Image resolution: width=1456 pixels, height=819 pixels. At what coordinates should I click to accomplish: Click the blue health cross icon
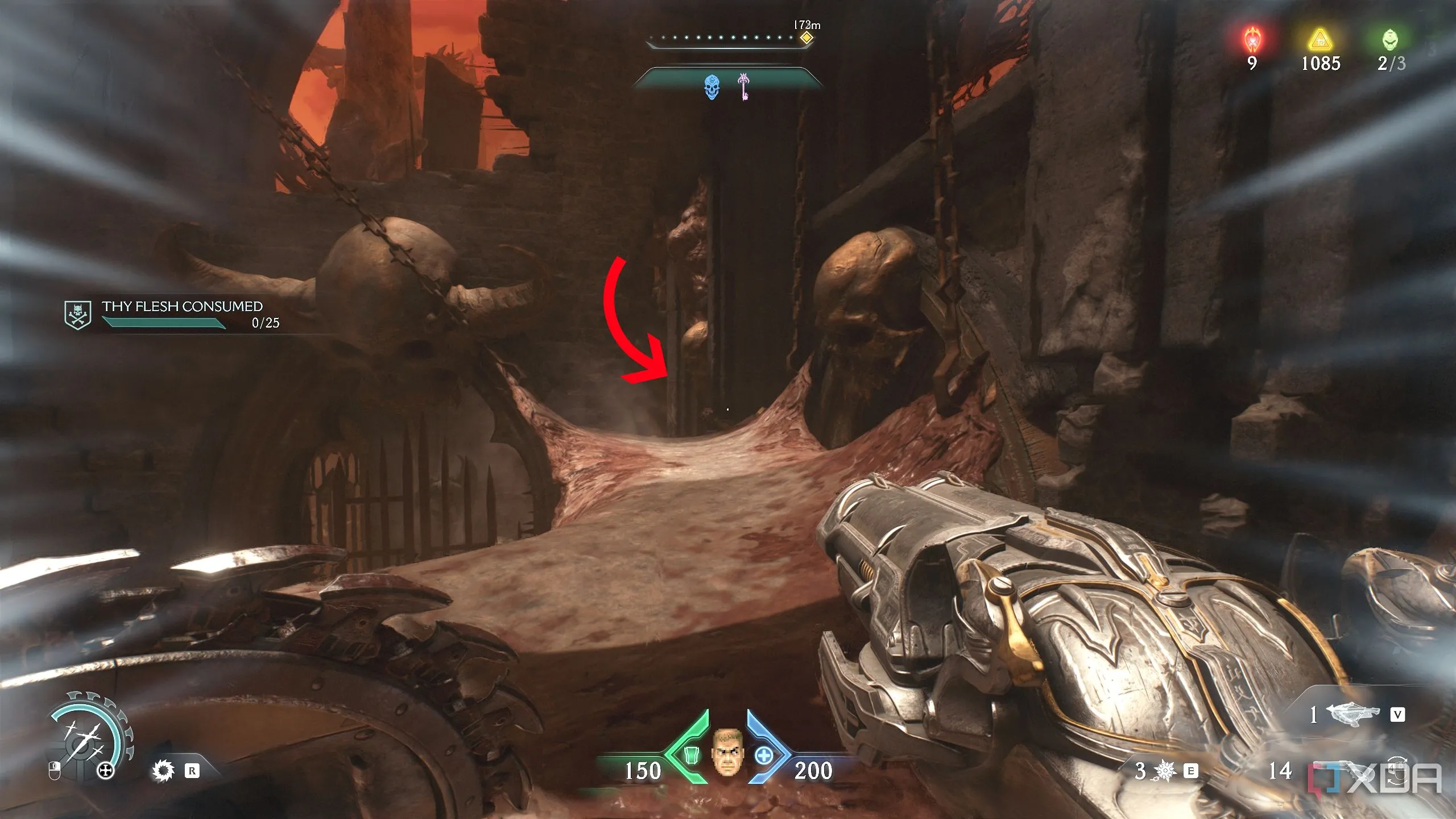pos(764,756)
